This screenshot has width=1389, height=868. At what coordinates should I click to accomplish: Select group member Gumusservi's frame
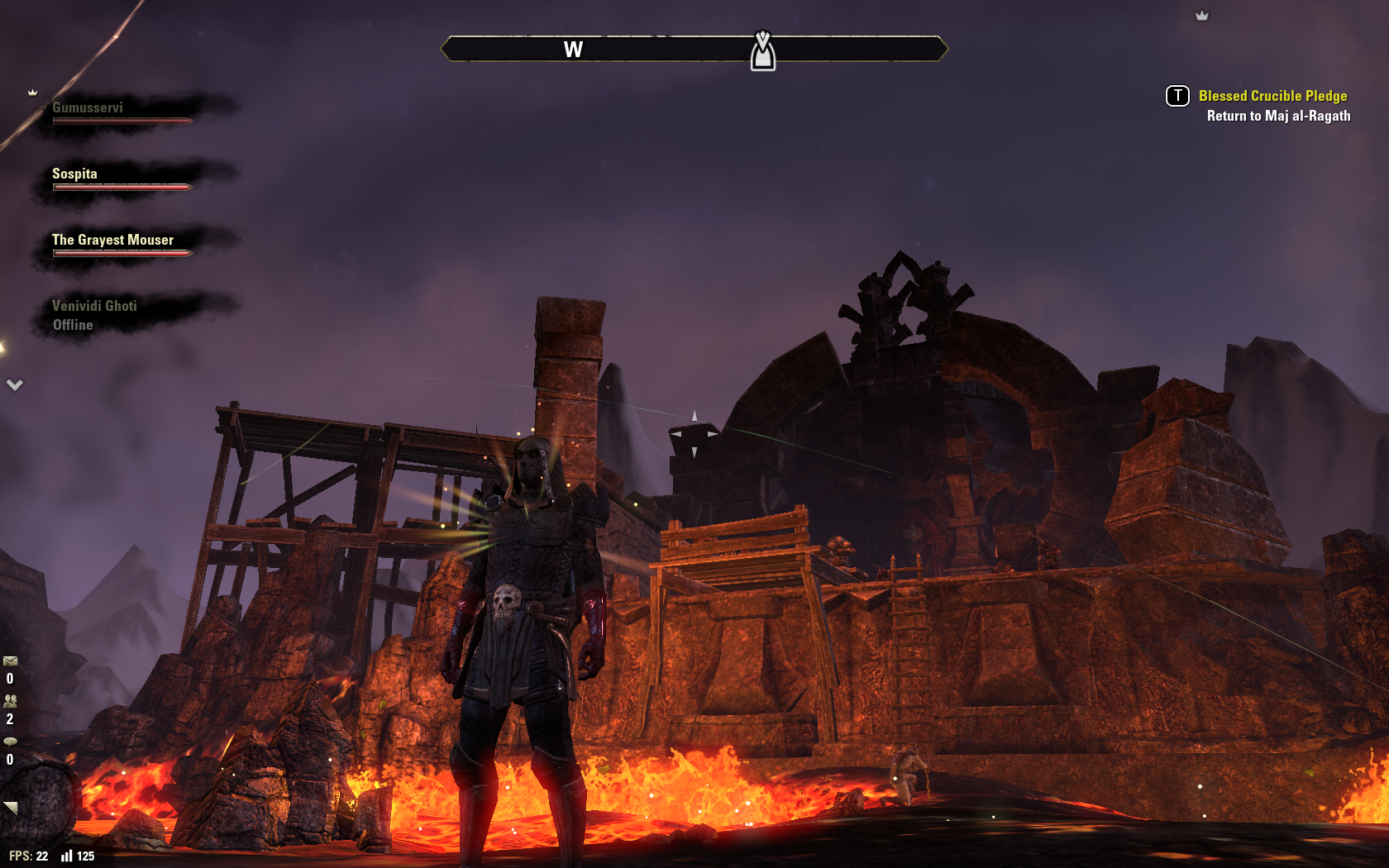tap(88, 108)
